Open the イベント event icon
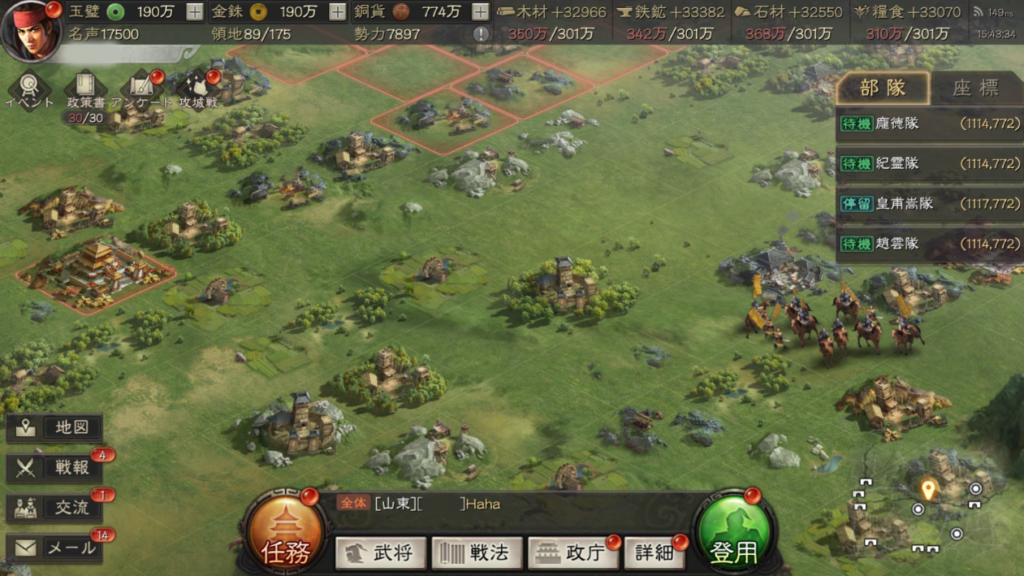 pyautogui.click(x=29, y=87)
